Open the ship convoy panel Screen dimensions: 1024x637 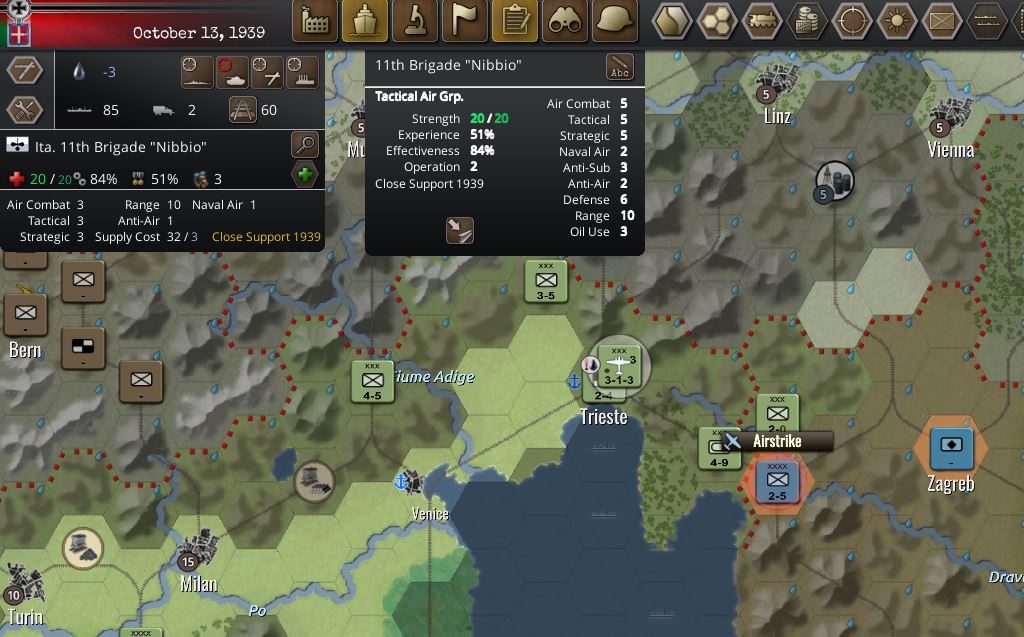tap(365, 21)
